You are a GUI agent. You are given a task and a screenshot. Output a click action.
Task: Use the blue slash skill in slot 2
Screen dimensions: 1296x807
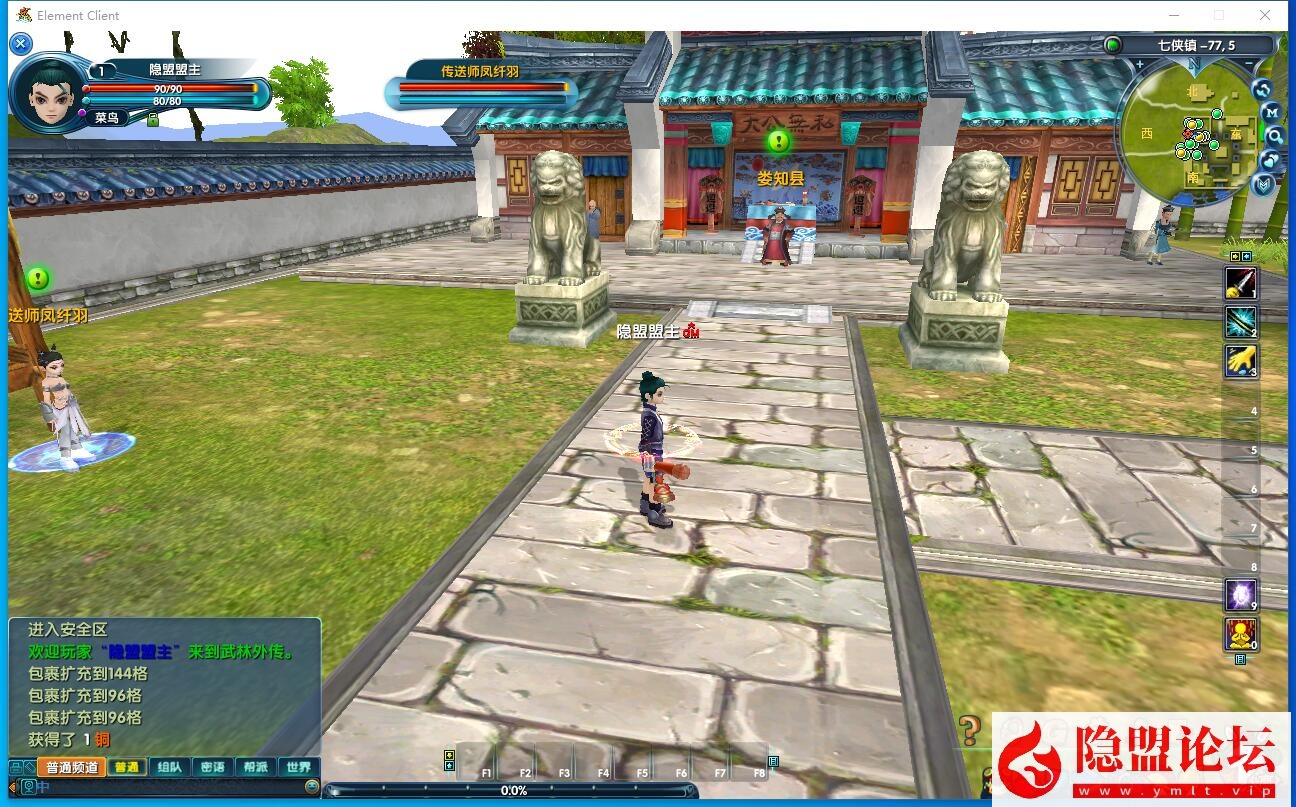[x=1241, y=322]
